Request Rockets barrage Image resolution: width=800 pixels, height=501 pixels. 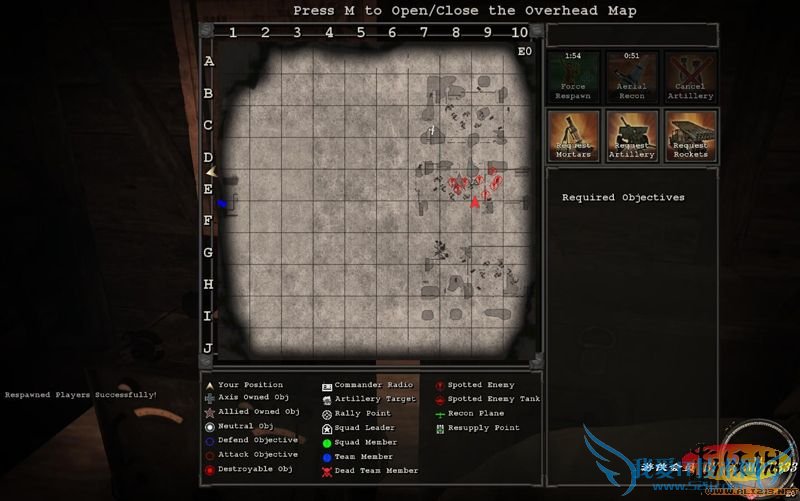pyautogui.click(x=691, y=135)
